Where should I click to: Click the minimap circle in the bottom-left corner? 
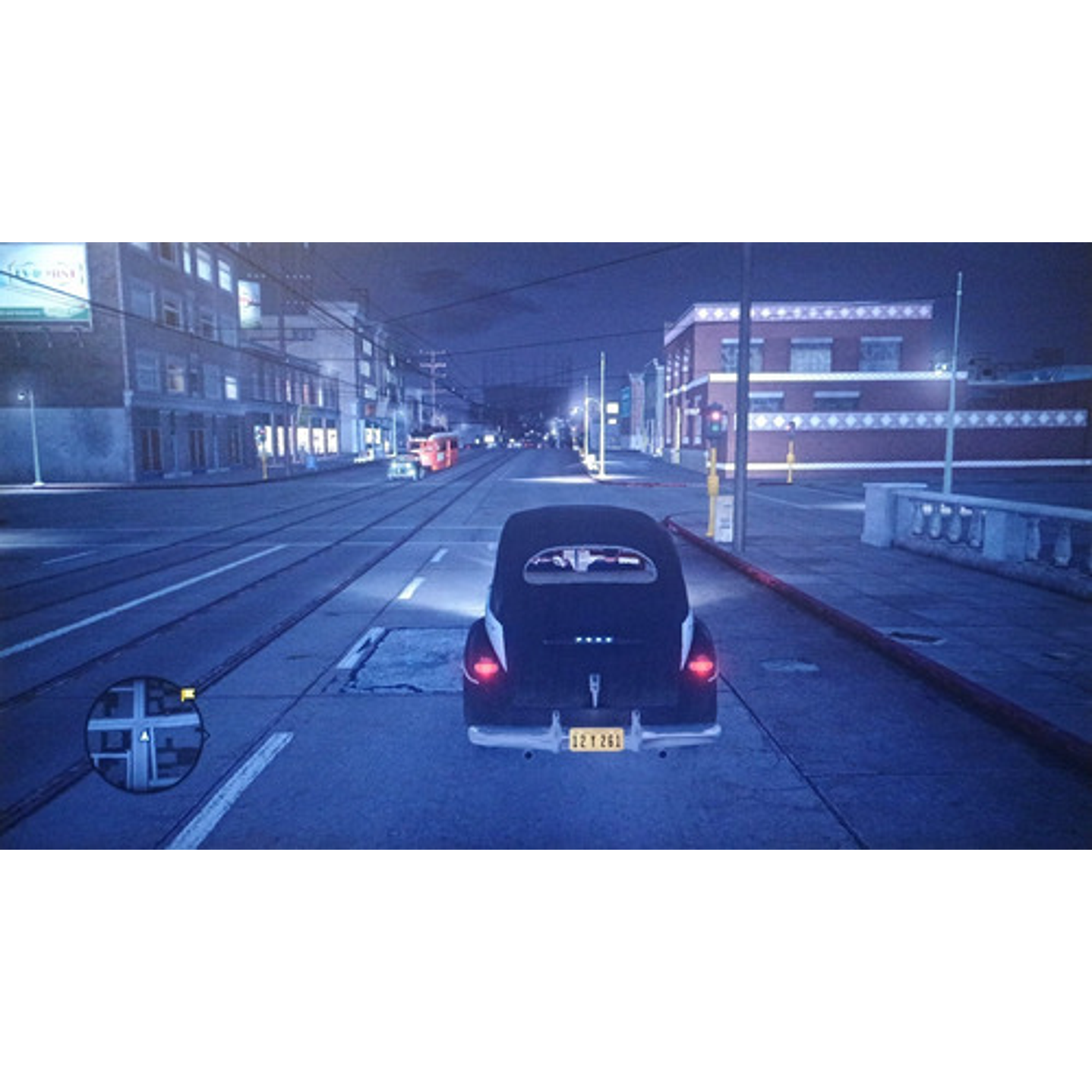(146, 735)
